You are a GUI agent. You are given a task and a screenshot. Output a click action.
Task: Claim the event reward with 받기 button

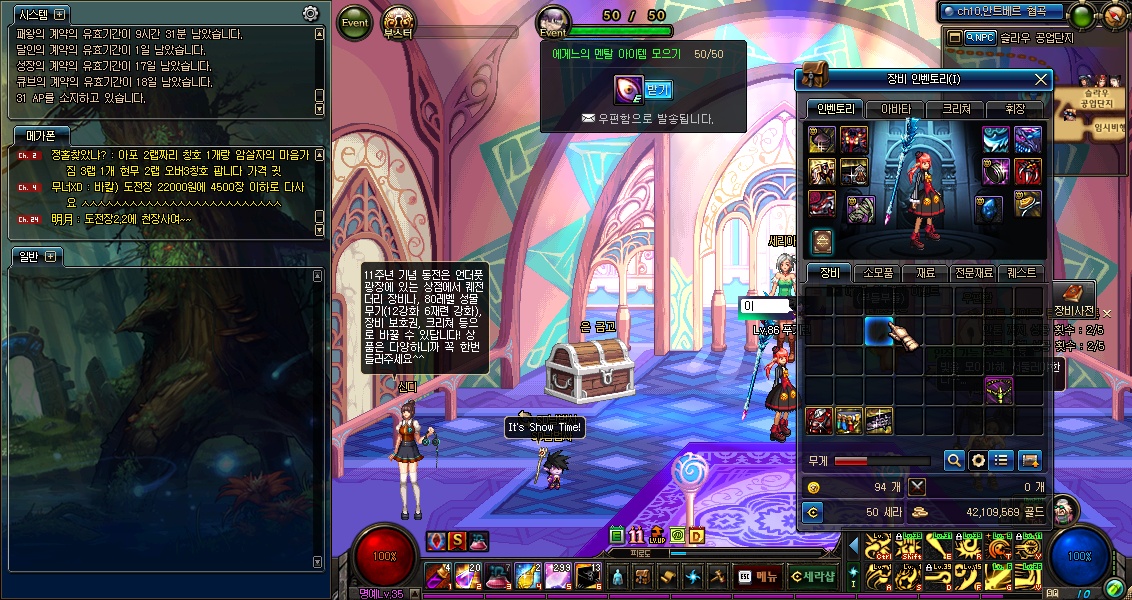[658, 90]
